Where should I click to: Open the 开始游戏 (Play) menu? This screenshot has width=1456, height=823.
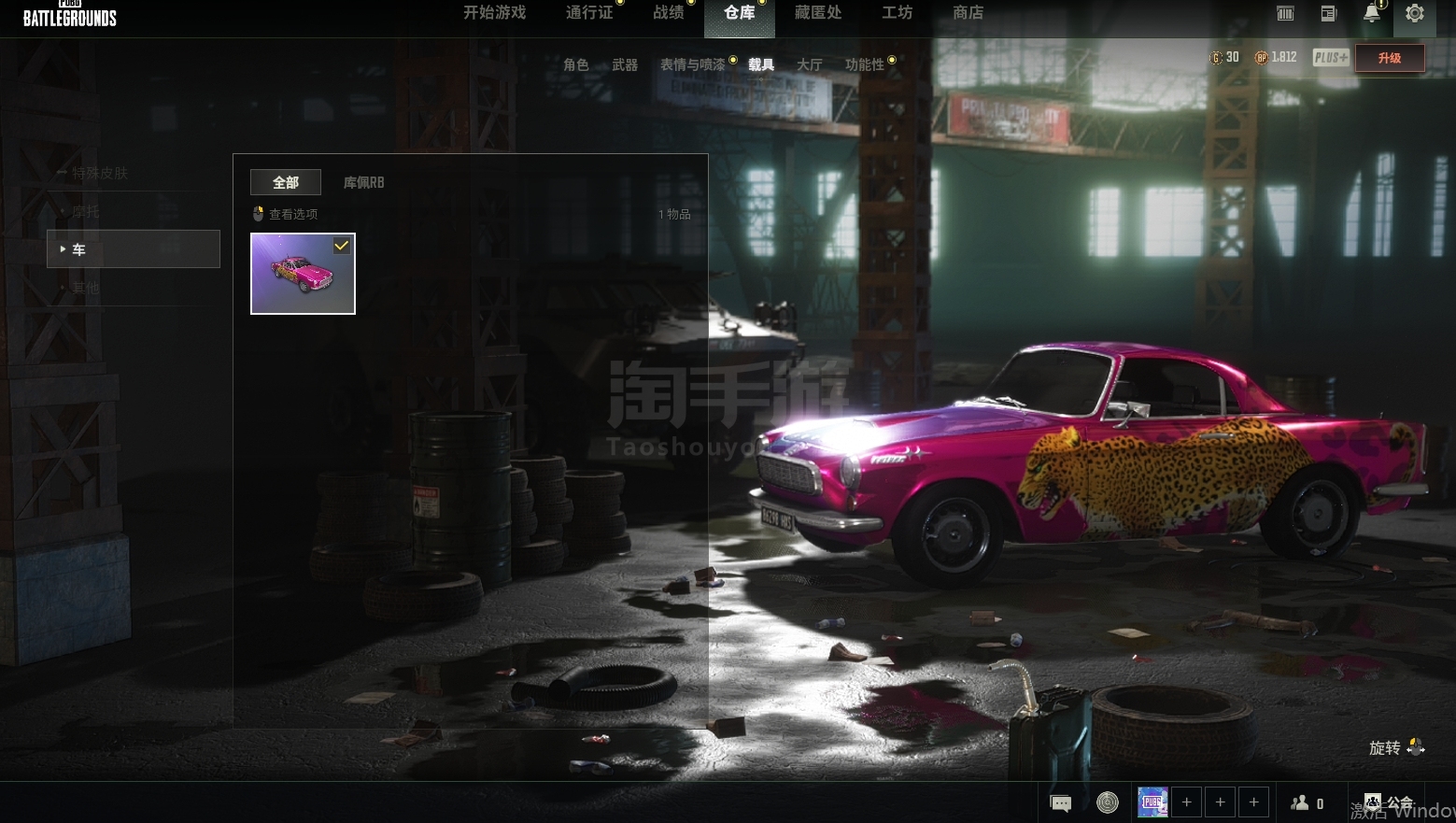(x=494, y=13)
